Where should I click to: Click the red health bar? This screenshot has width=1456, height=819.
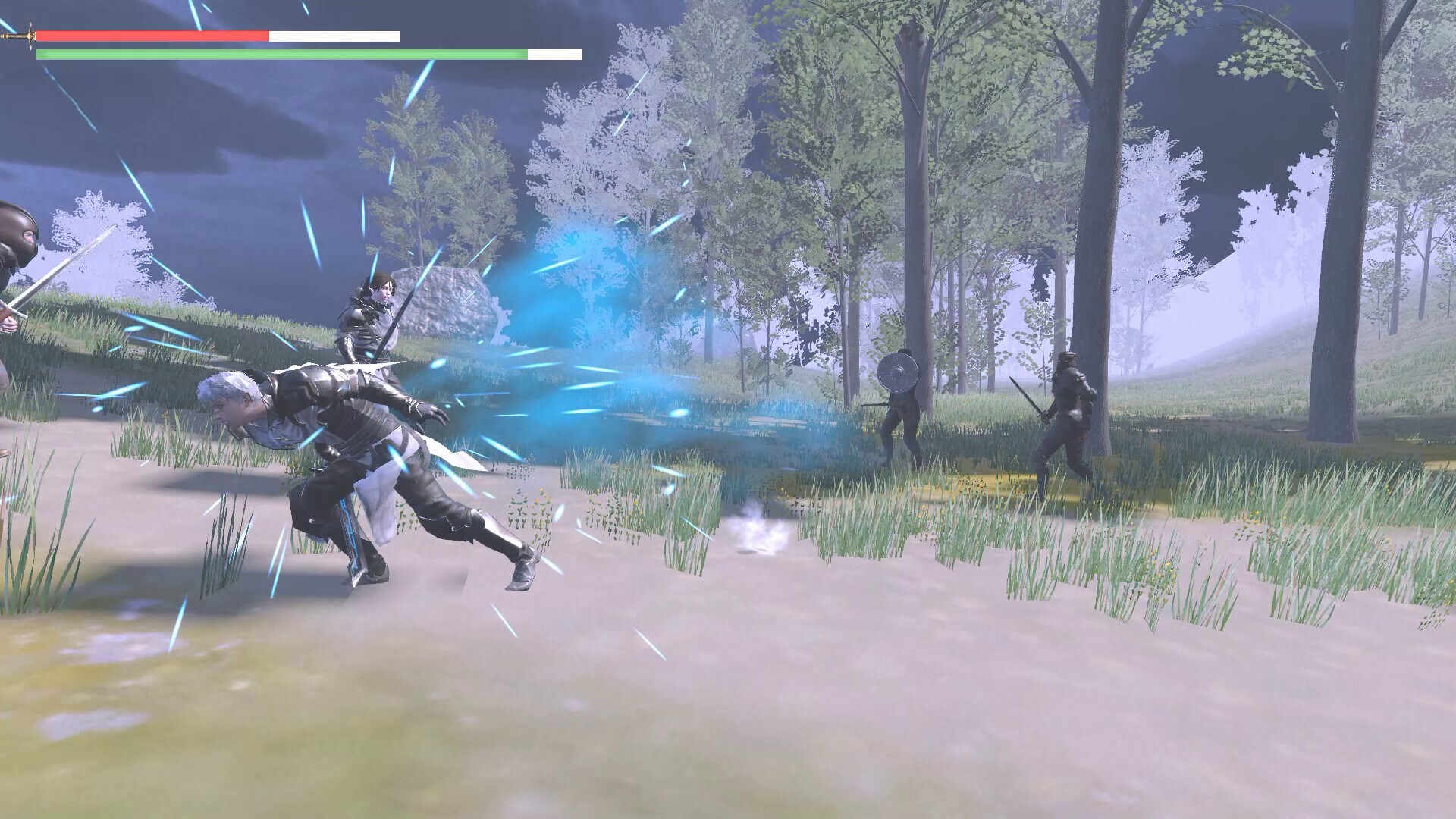152,35
